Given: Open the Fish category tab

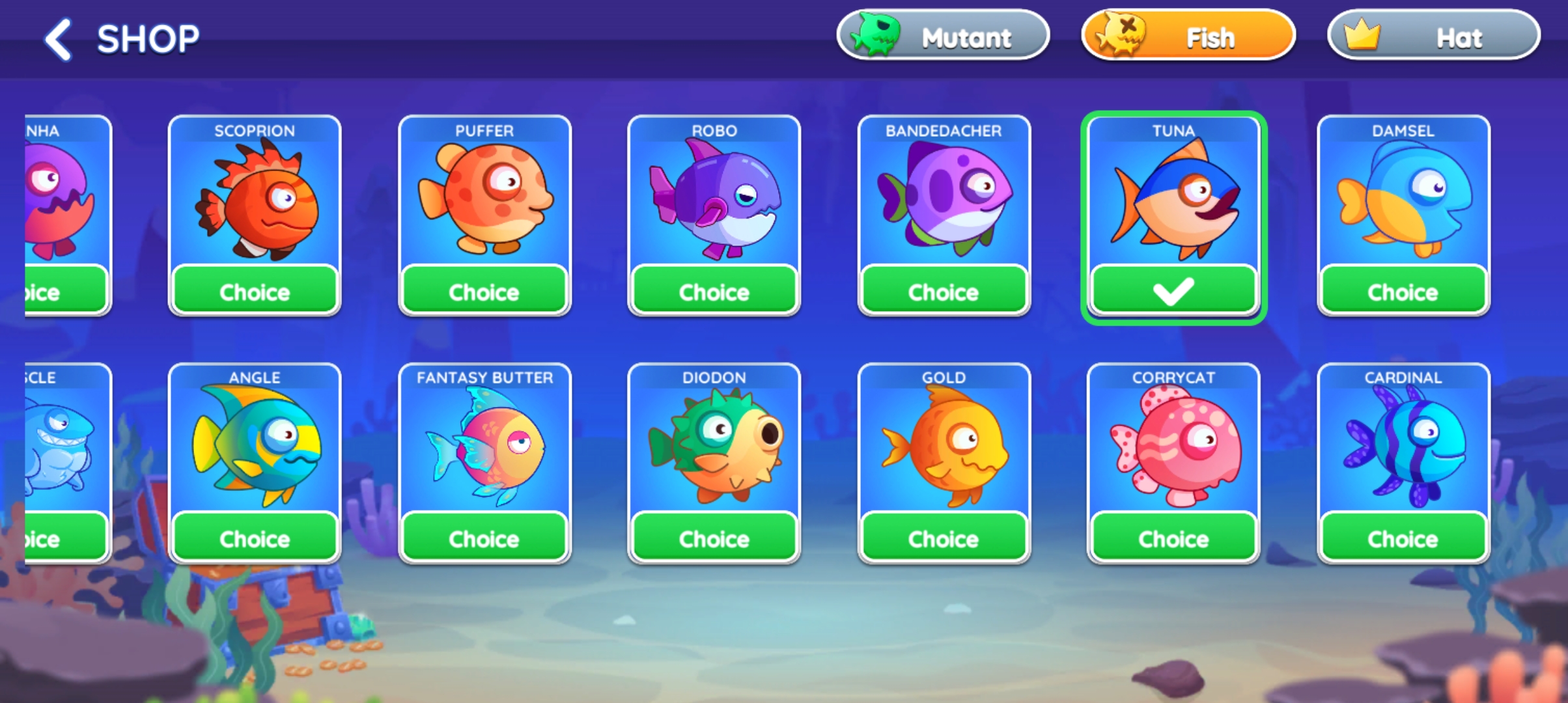Looking at the screenshot, I should (x=1188, y=36).
